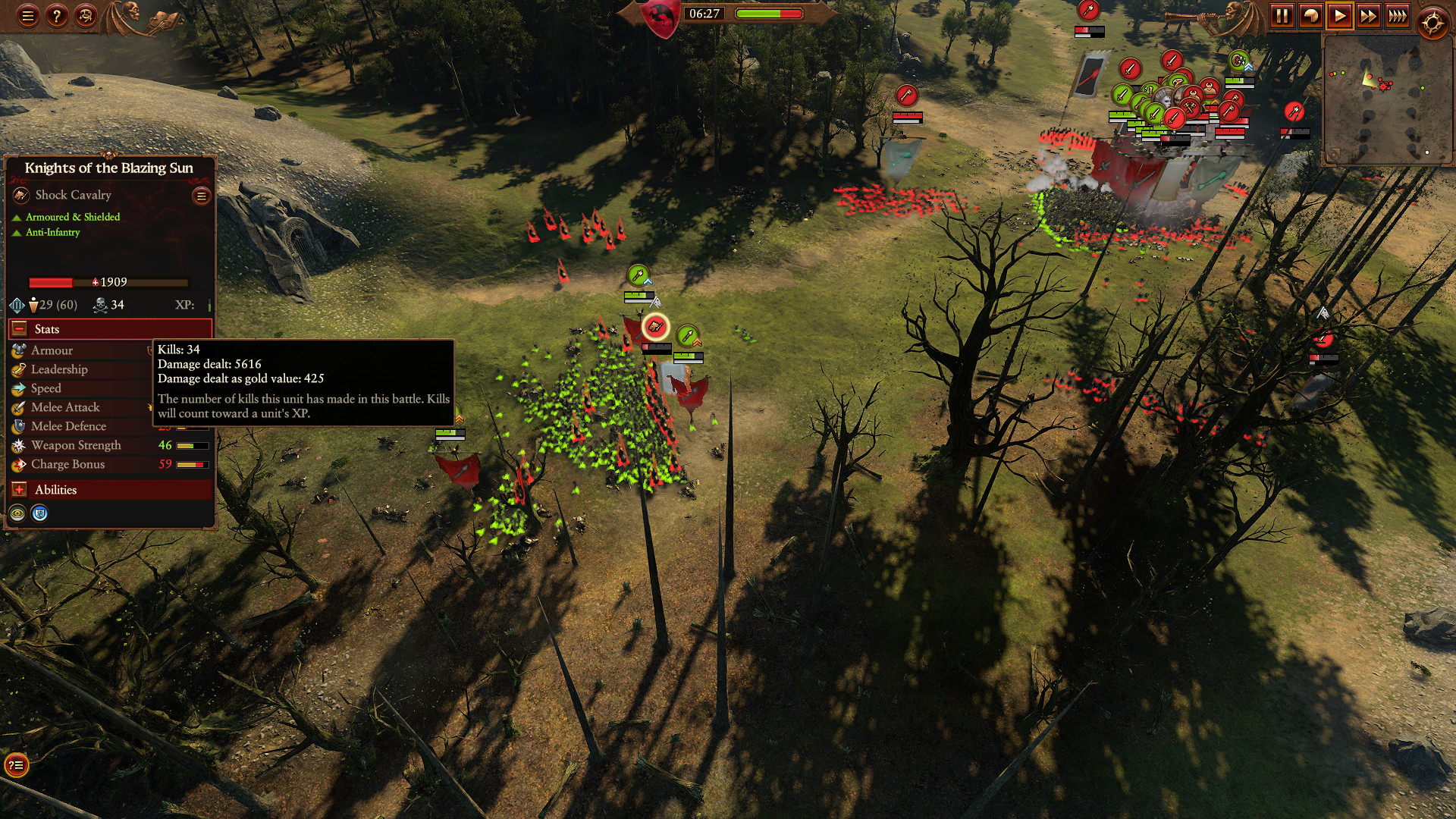Toggle the eye visibility icon below Abilities
Screen dimensions: 1456x819
(x=17, y=513)
